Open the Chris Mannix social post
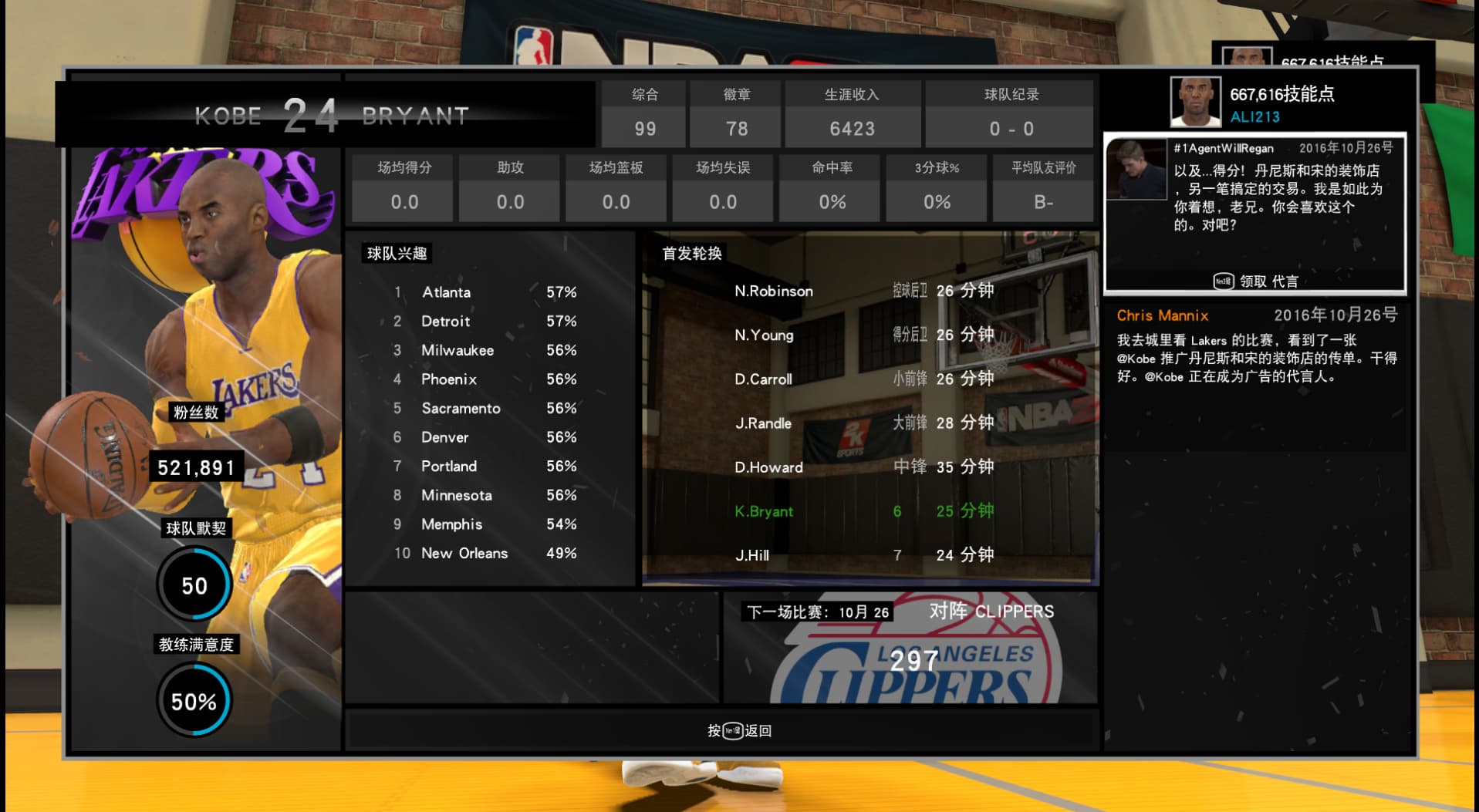This screenshot has height=812, width=1479. (x=1256, y=347)
